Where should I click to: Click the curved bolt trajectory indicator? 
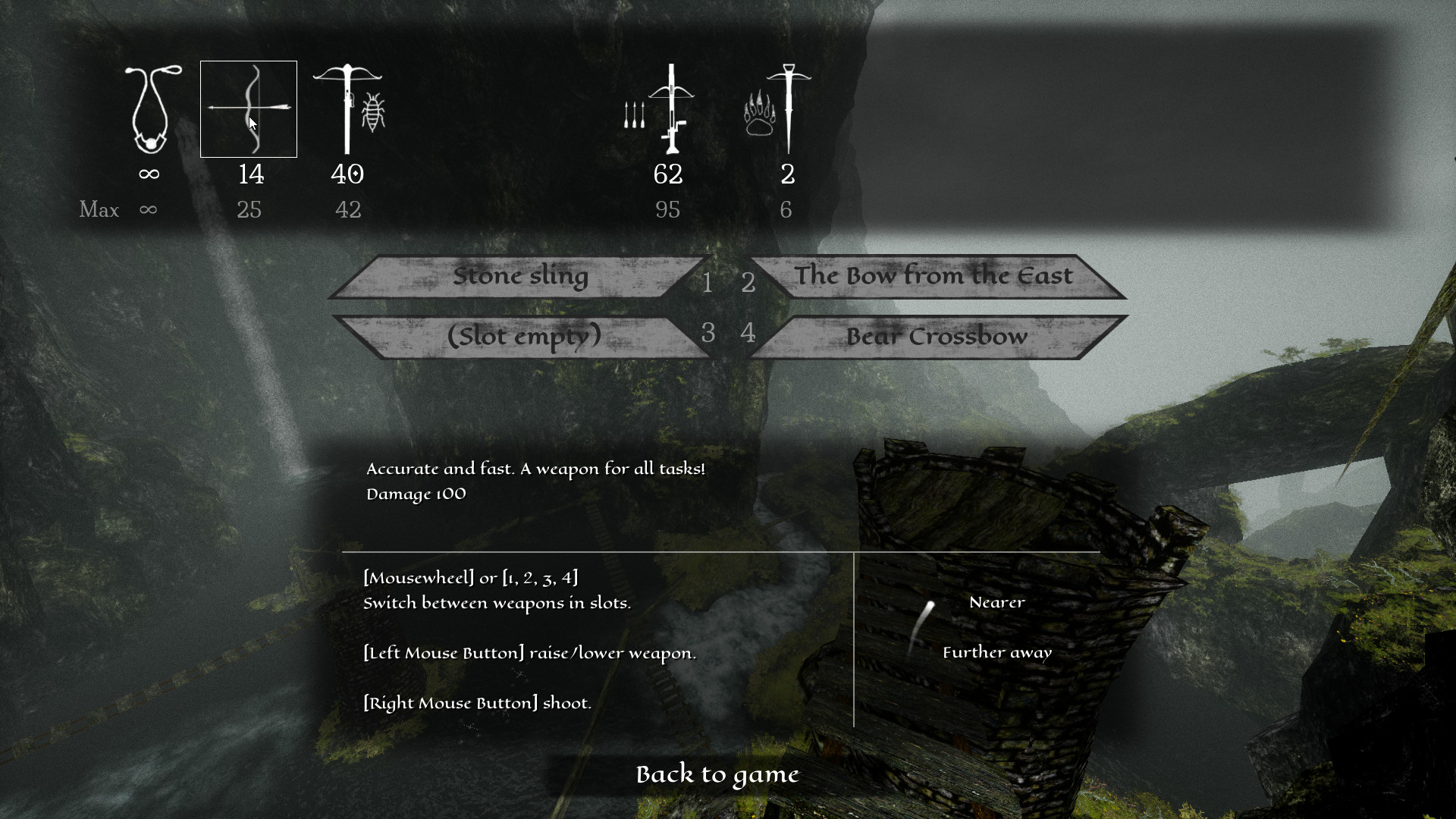pyautogui.click(x=923, y=629)
